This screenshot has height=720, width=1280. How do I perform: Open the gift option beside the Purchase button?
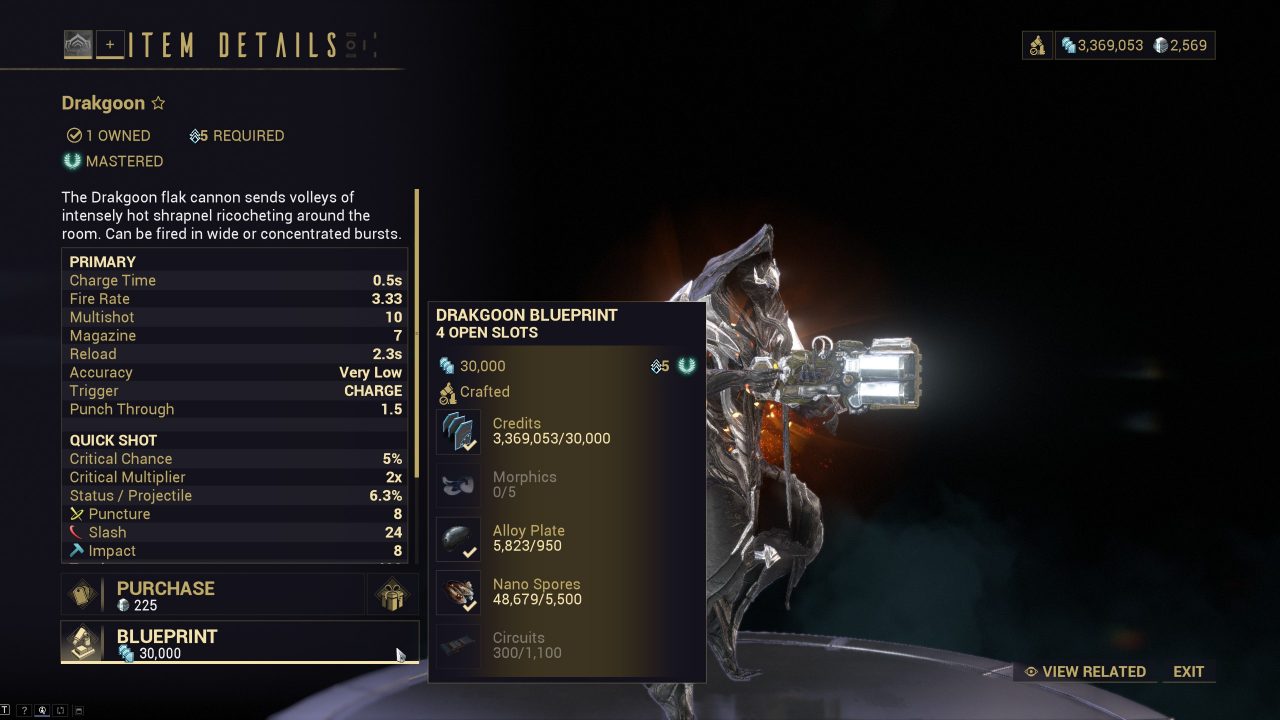point(391,594)
